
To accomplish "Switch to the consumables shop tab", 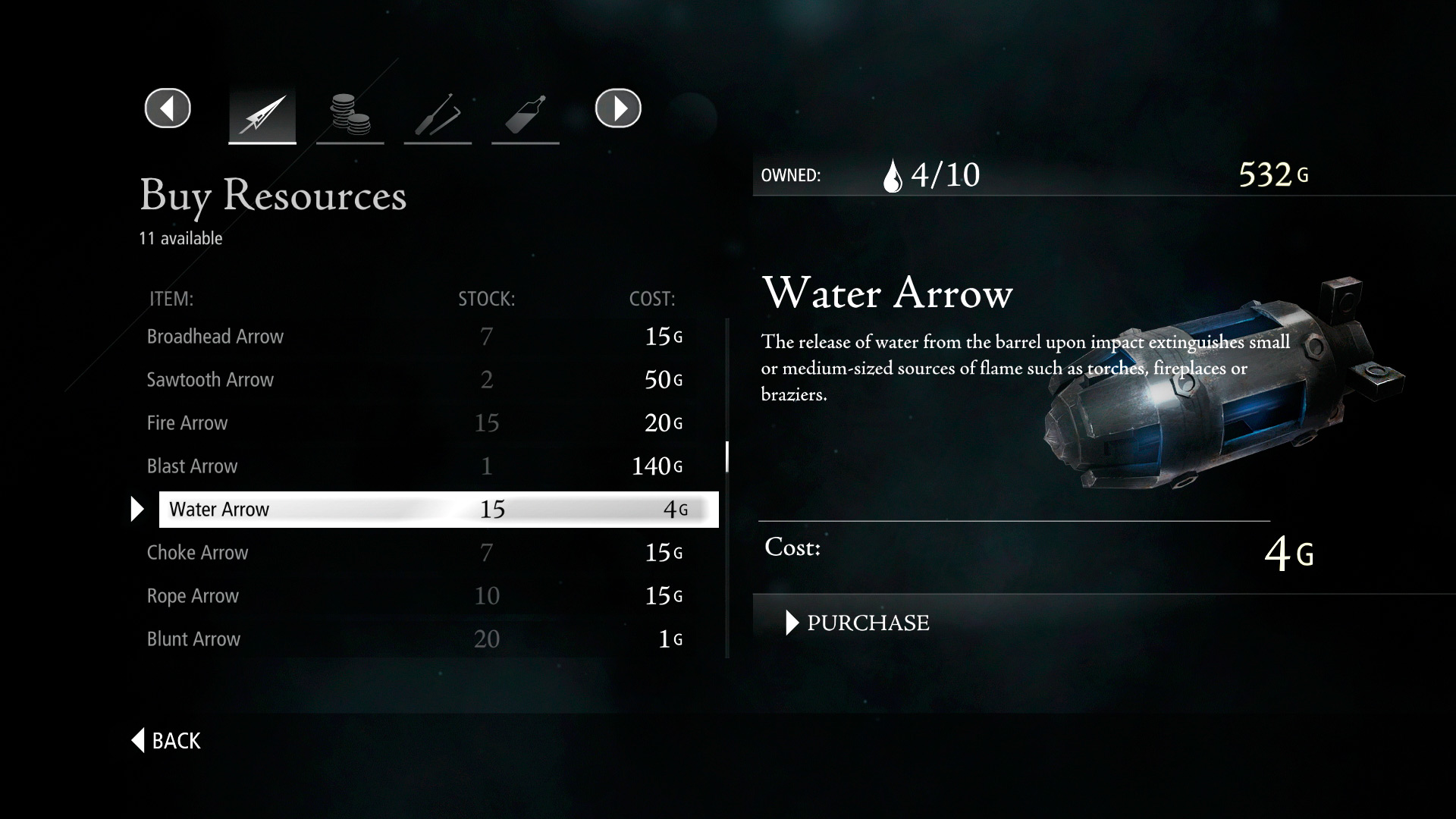I will [x=526, y=114].
